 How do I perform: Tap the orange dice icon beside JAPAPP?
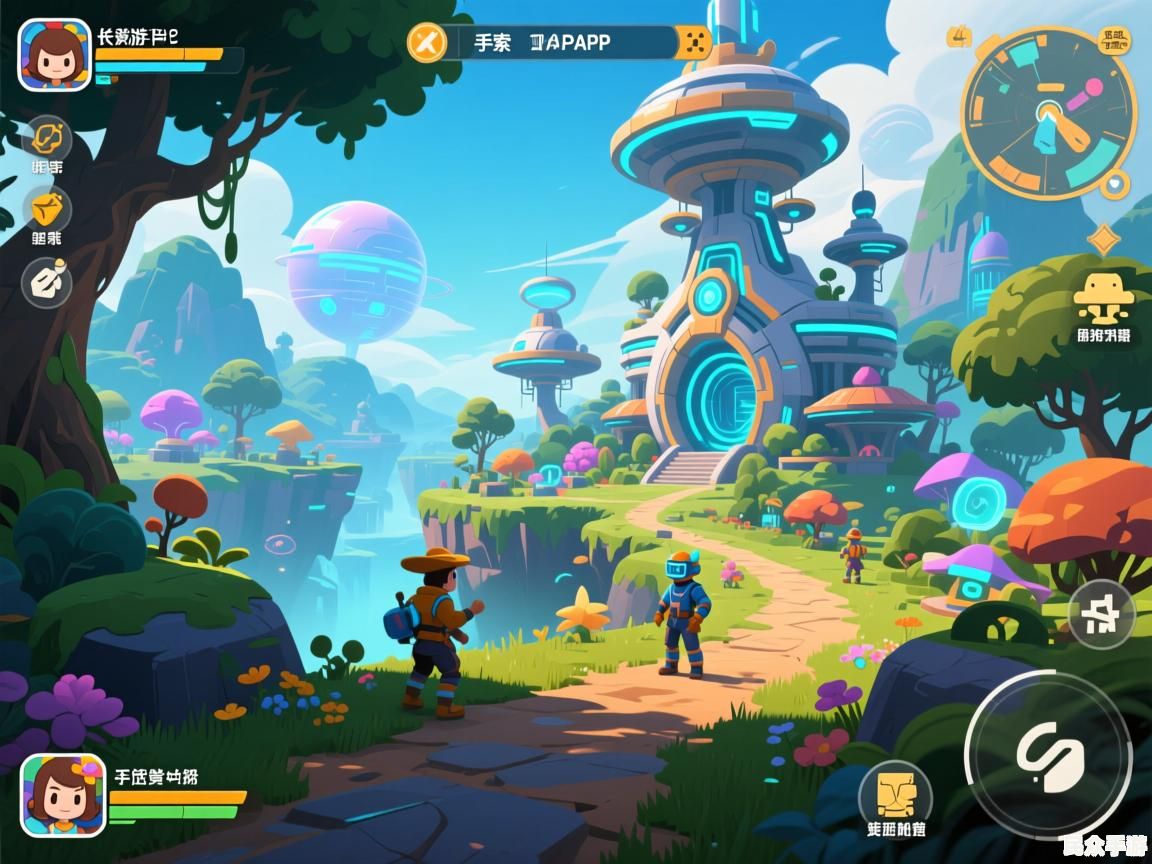[x=693, y=43]
